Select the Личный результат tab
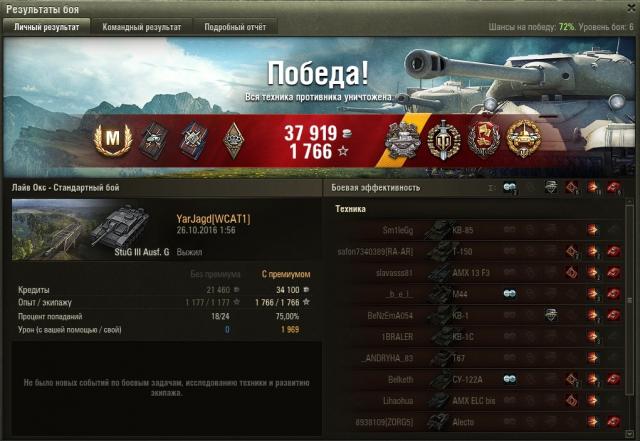Image resolution: width=640 pixels, height=441 pixels. (x=47, y=27)
